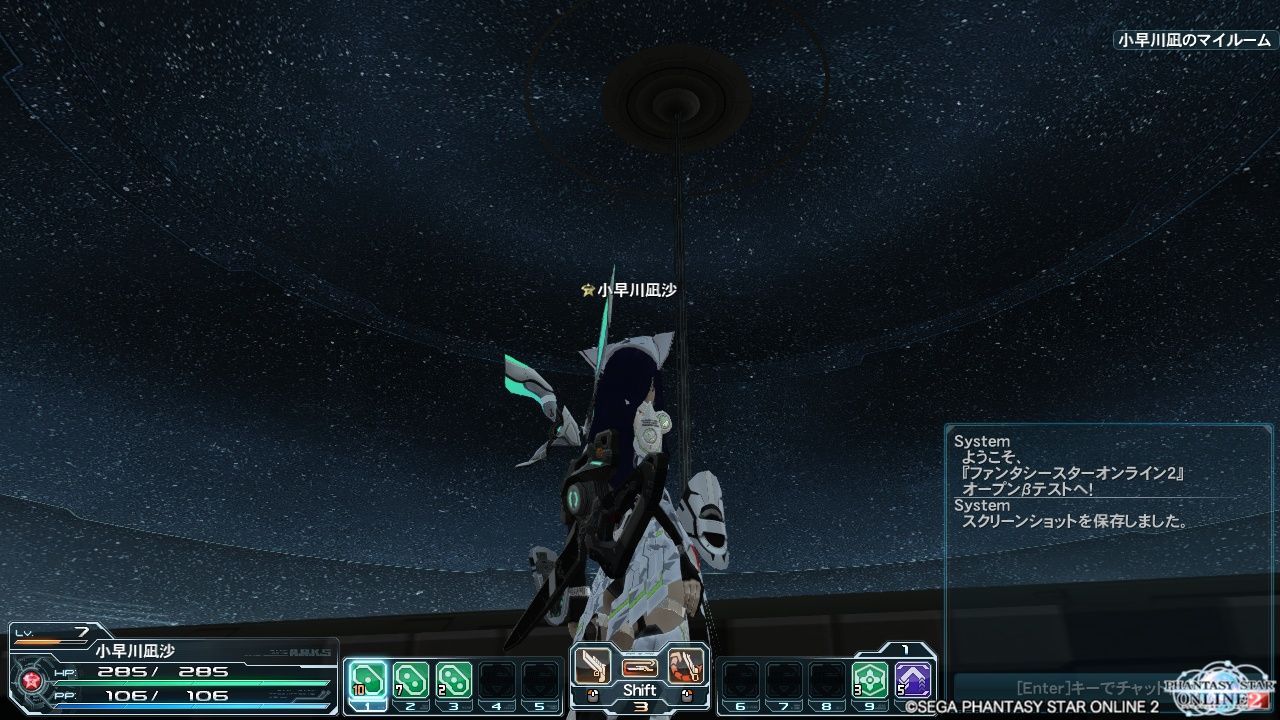The height and width of the screenshot is (720, 1280).
Task: Click the photon art icon on right weapon slot
Action: tap(686, 665)
